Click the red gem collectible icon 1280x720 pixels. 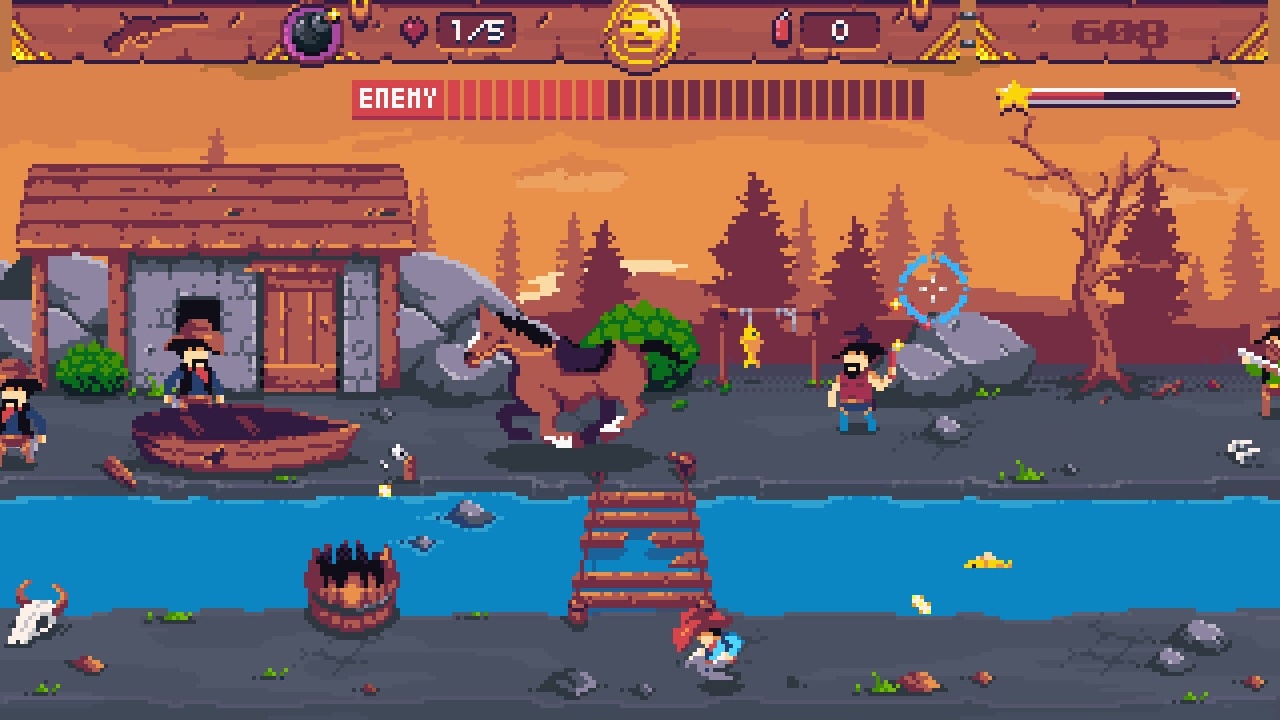point(412,29)
